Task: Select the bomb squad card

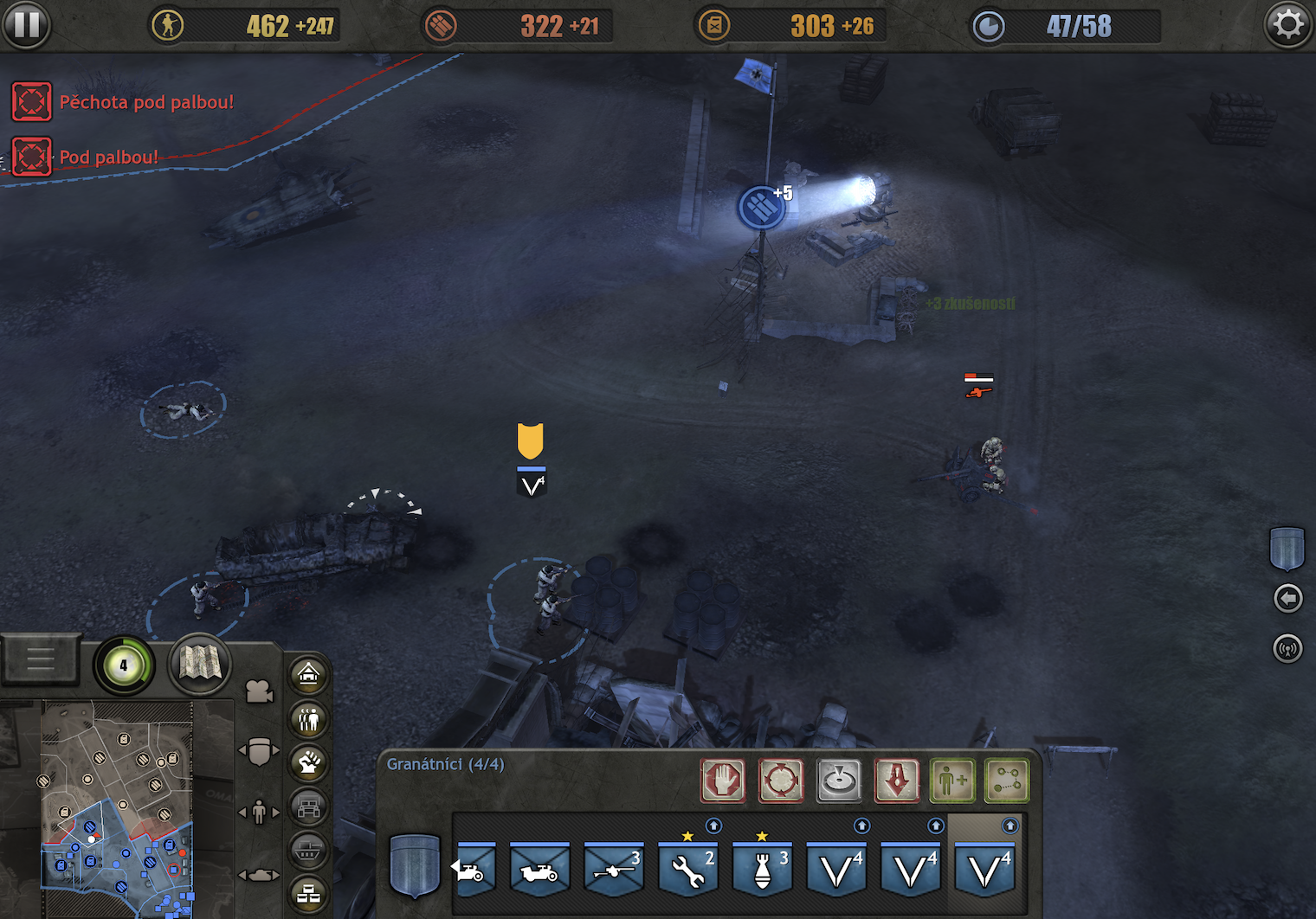Action: pos(763,869)
